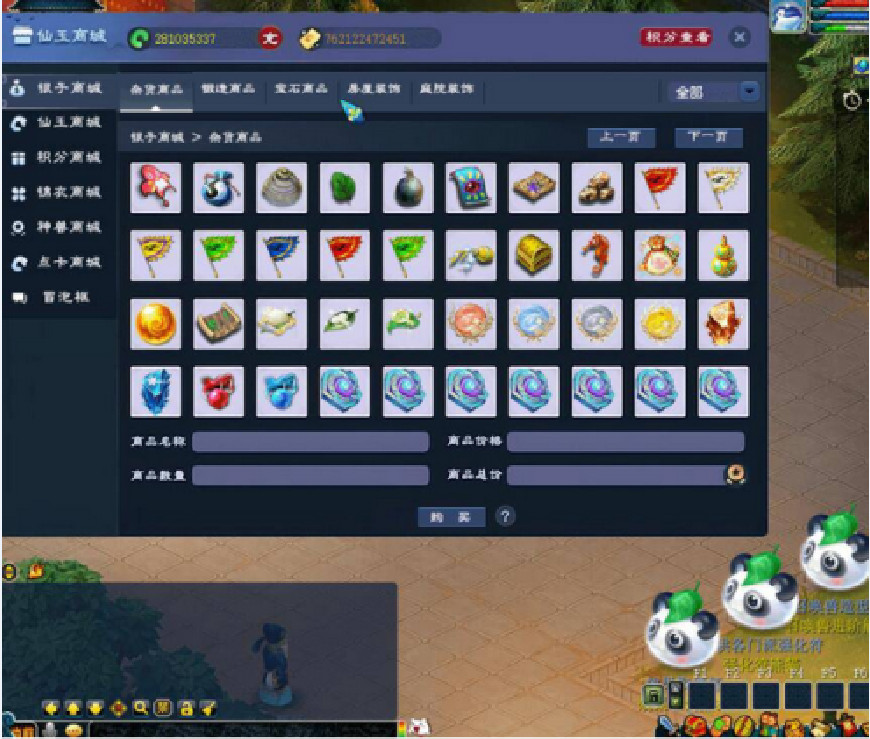Go to the previous page (上一页)
Viewport: 870px width, 739px height.
620,137
